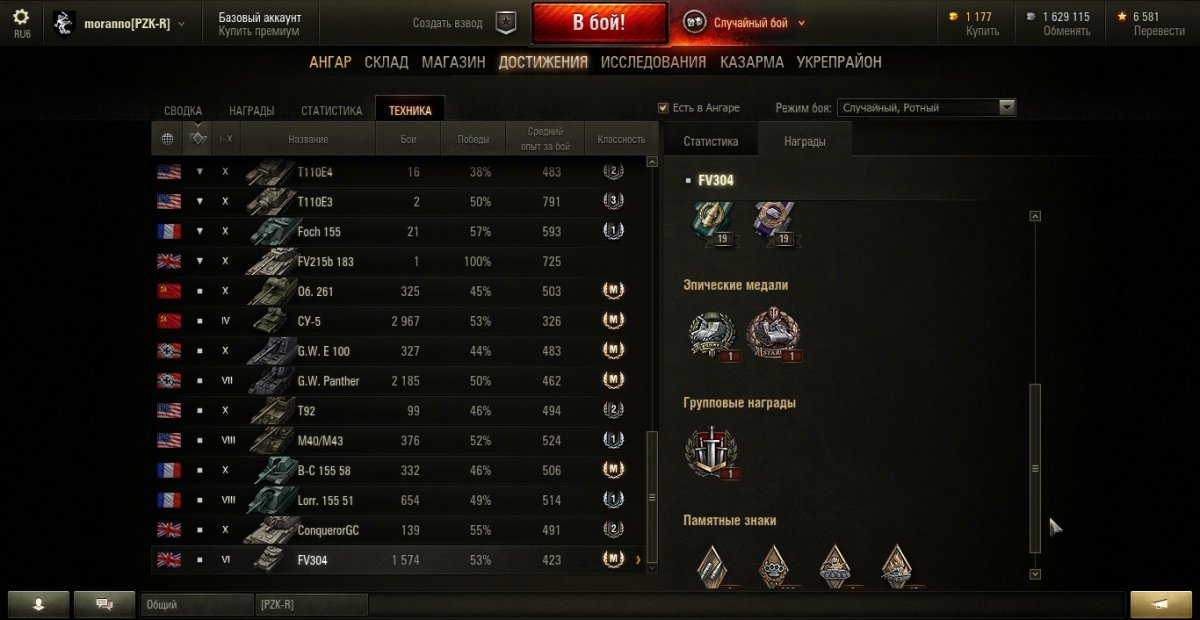Toggle the Есть в Ангаре checkbox
This screenshot has width=1200, height=620.
tap(663, 108)
